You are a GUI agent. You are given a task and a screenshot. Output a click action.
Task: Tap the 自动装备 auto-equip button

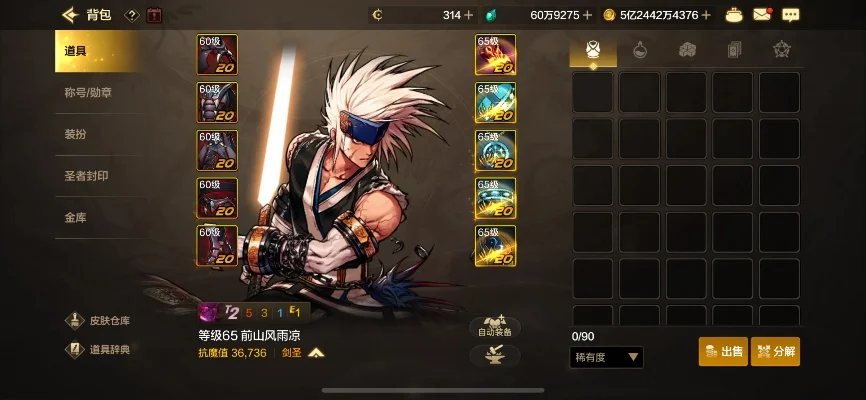[495, 327]
